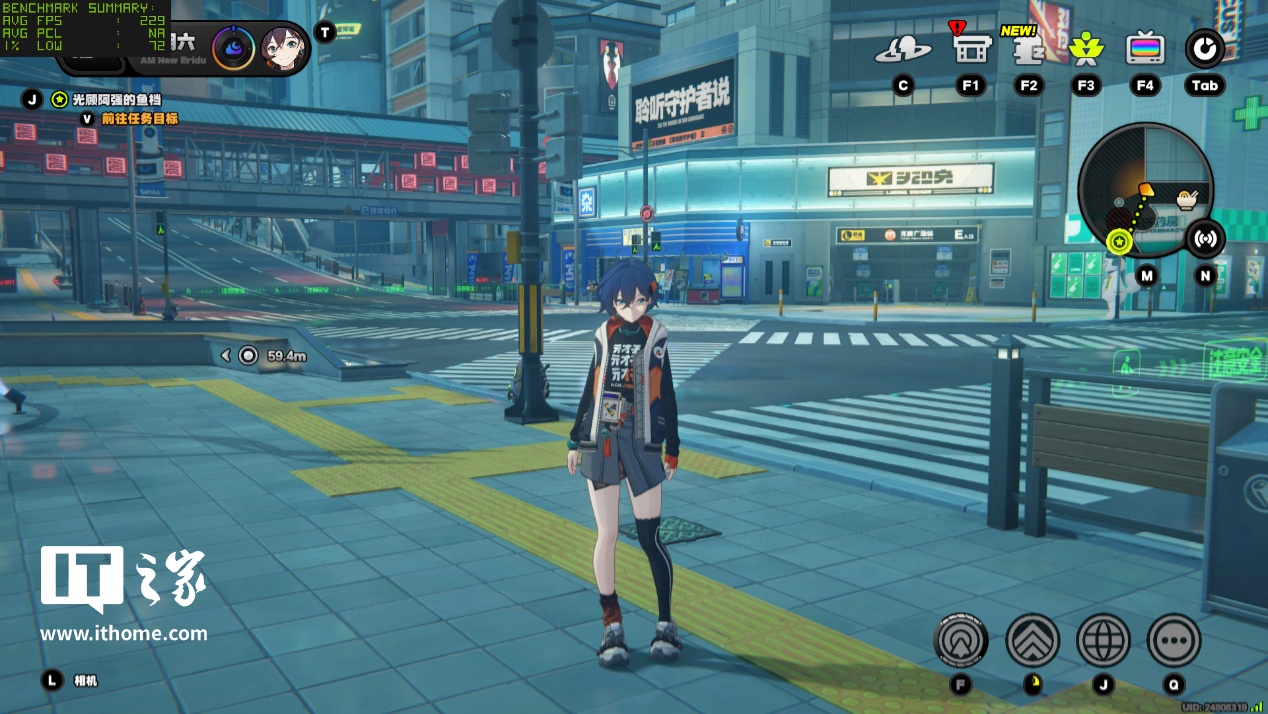This screenshot has width=1268, height=714.
Task: Activate the arrow-in-rings interact button
Action: [x=961, y=640]
